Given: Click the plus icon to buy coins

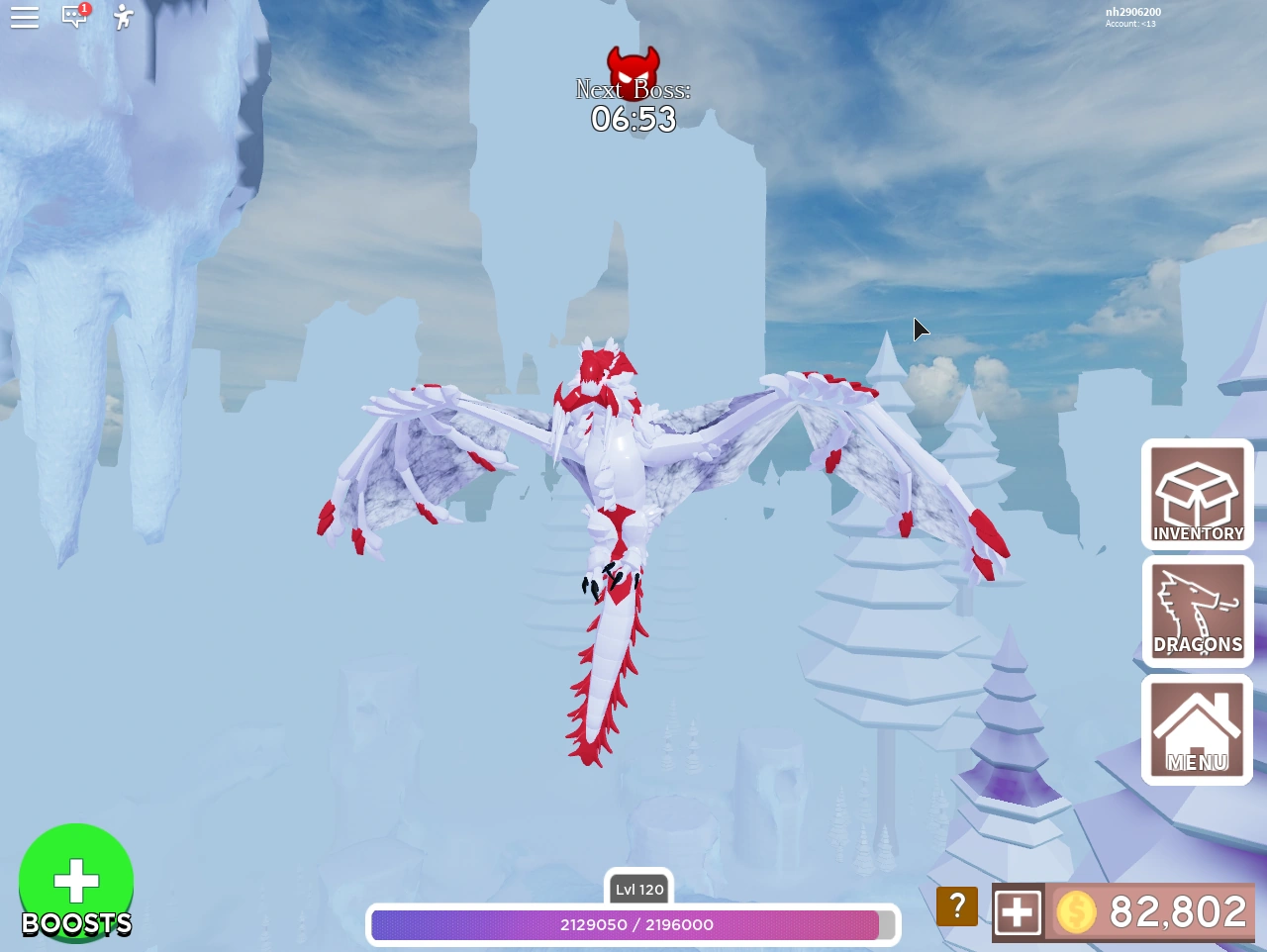Looking at the screenshot, I should [1019, 911].
